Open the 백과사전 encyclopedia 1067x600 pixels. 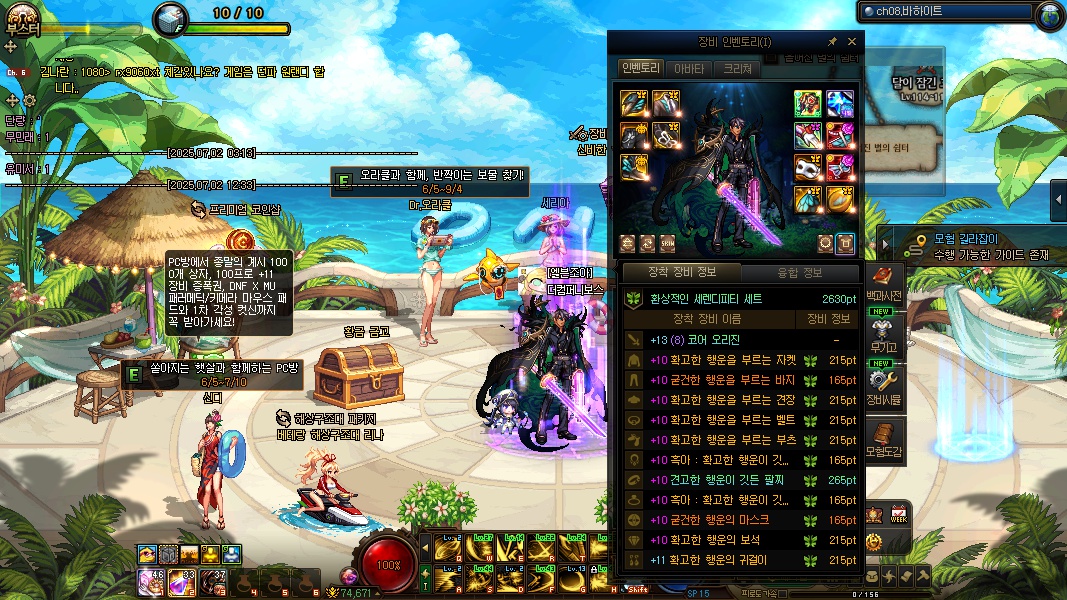(883, 283)
